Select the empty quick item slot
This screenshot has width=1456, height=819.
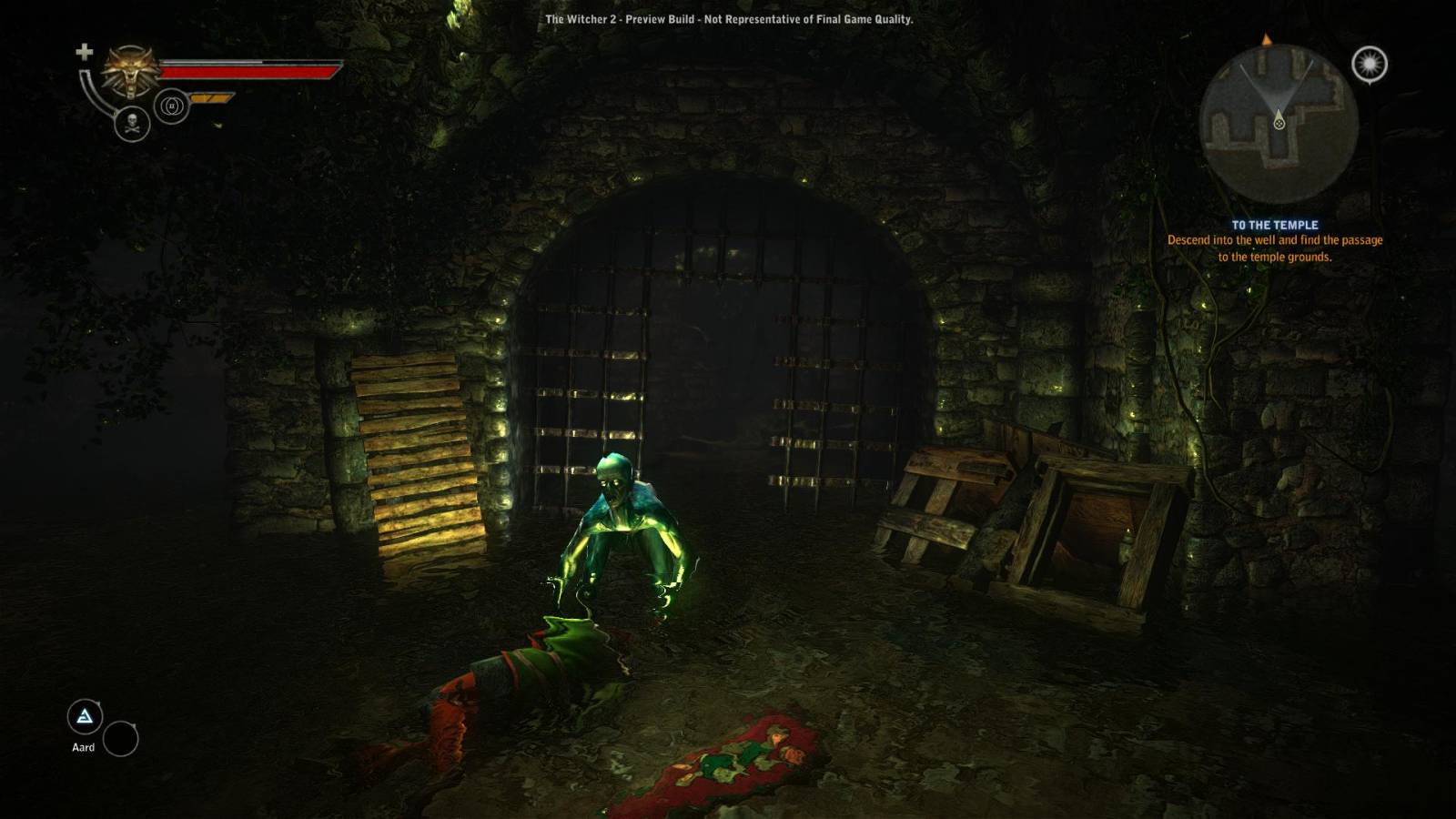pyautogui.click(x=120, y=739)
